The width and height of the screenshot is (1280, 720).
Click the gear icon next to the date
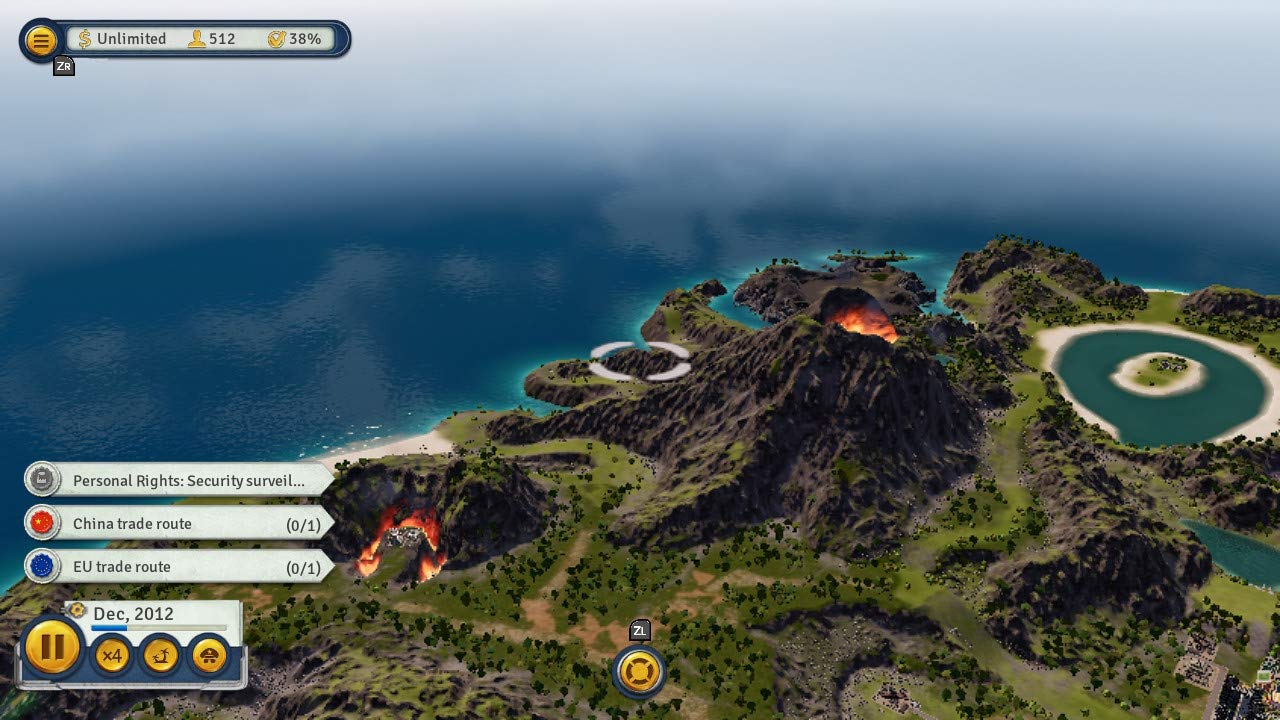pyautogui.click(x=76, y=610)
